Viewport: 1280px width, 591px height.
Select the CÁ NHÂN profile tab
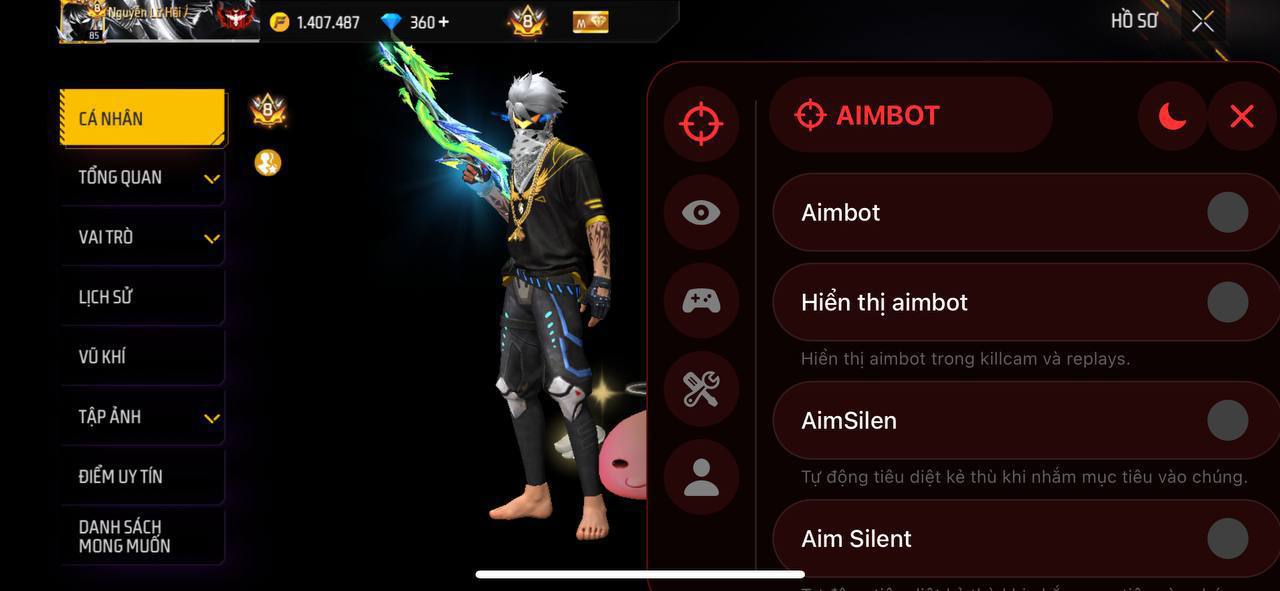(141, 118)
